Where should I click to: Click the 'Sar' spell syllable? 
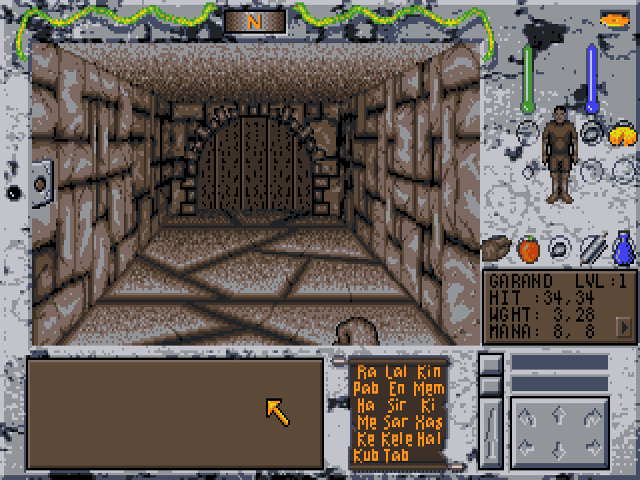point(396,422)
